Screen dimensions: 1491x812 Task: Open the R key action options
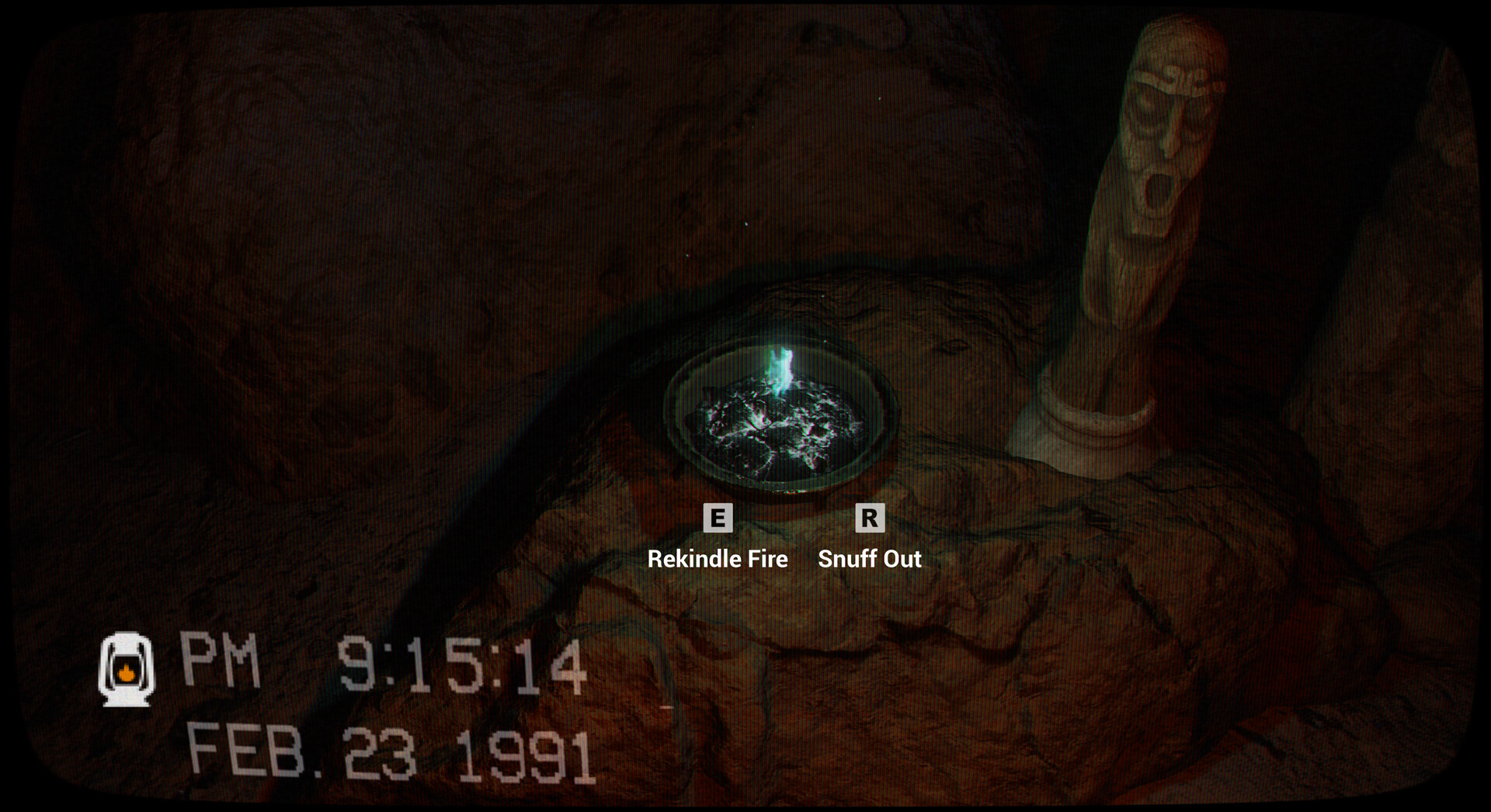(871, 518)
